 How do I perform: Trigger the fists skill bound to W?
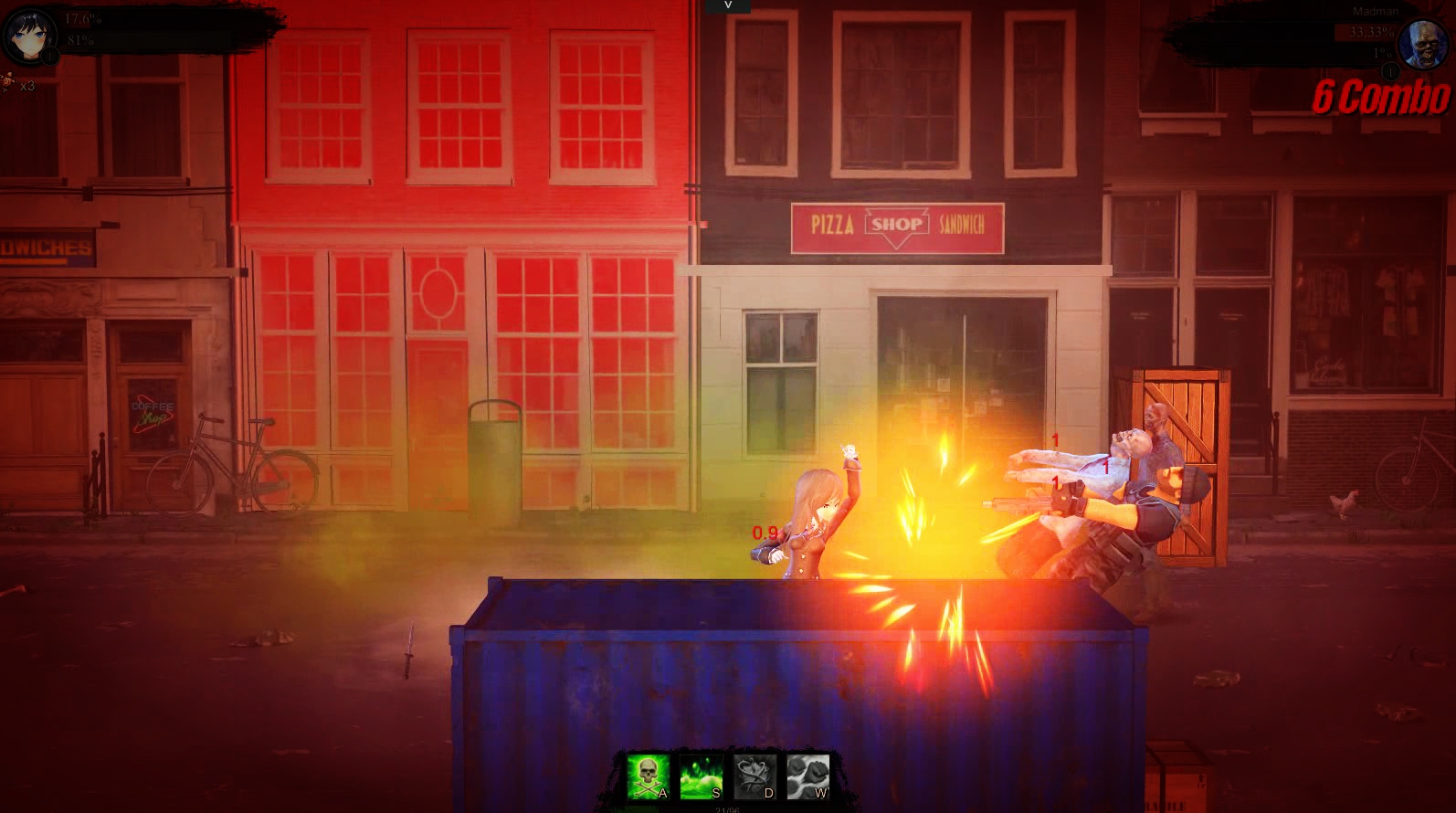pos(807,776)
